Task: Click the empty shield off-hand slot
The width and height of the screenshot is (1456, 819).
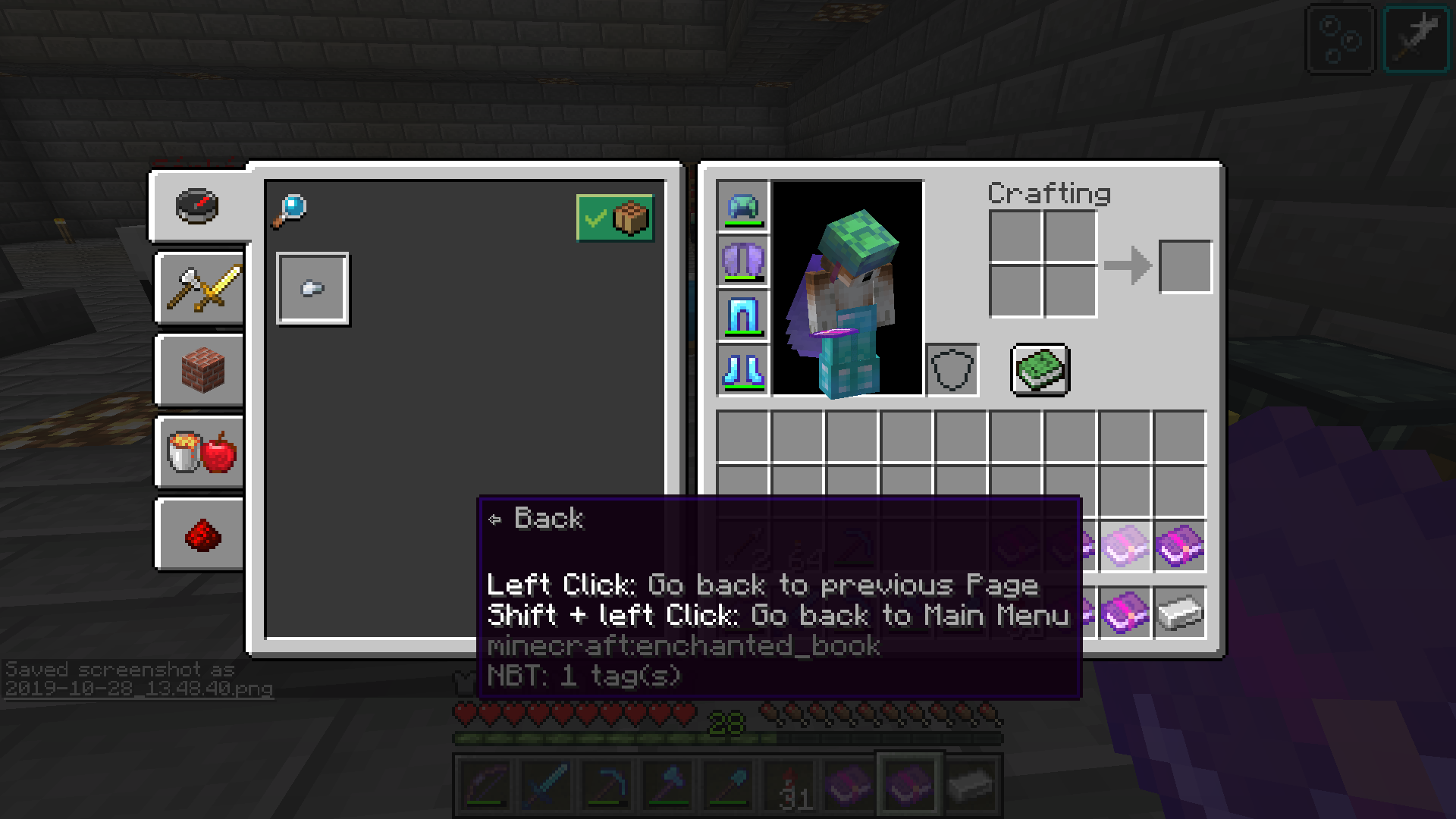Action: point(952,370)
